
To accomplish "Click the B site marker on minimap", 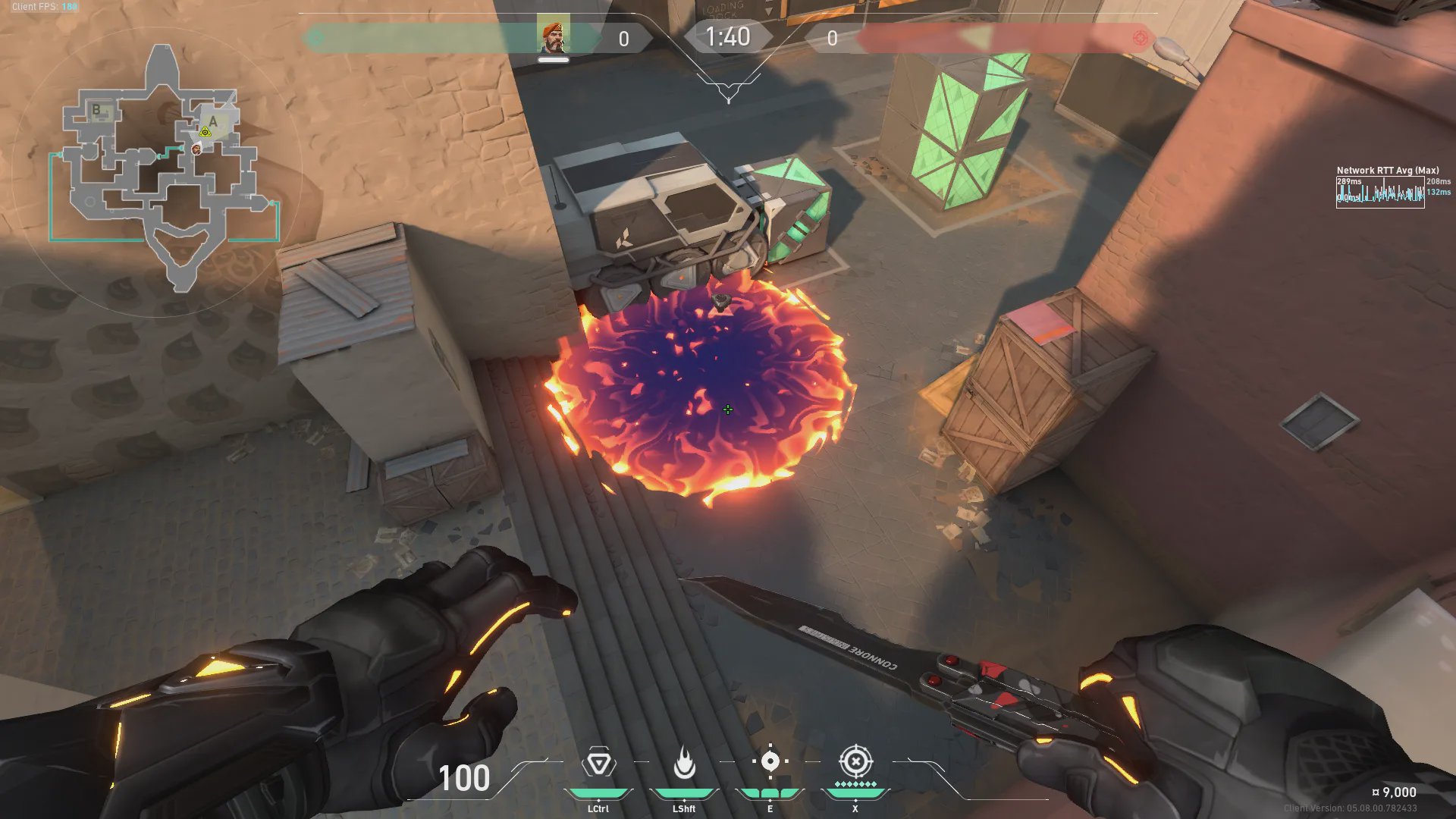I will 96,110.
